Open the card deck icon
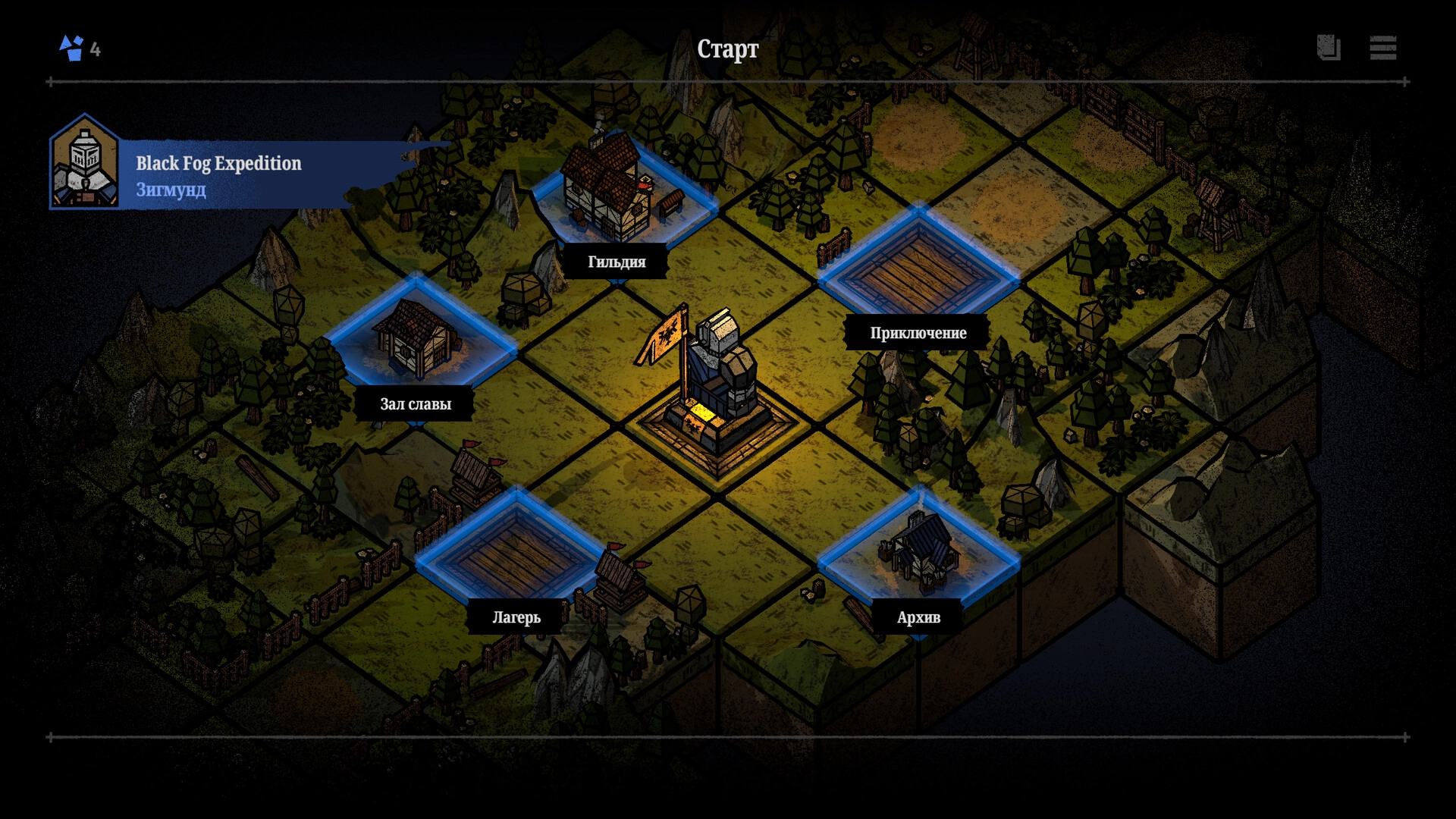This screenshot has width=1456, height=819. pyautogui.click(x=1329, y=48)
